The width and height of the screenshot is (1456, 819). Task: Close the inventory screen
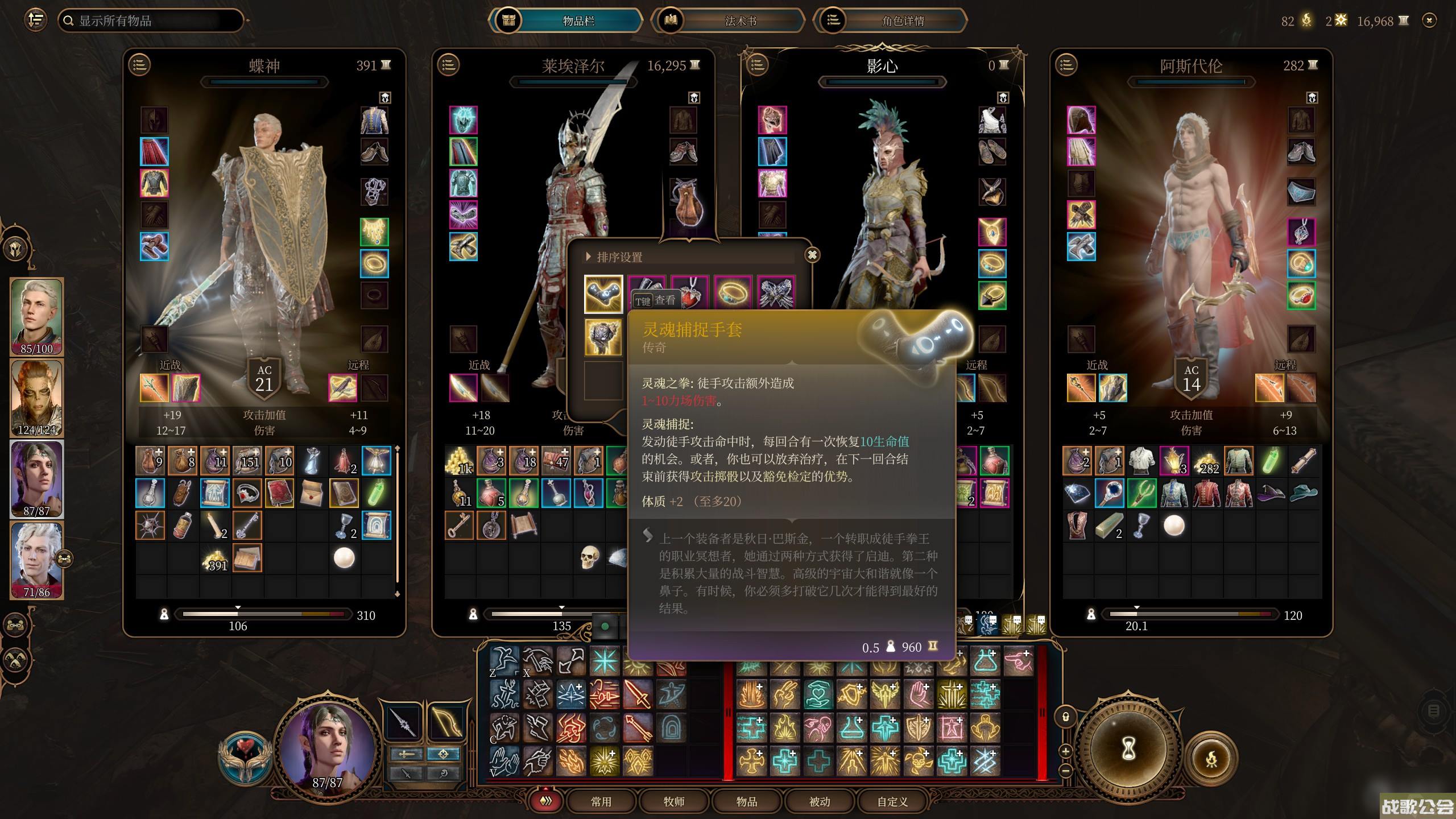[x=1429, y=20]
